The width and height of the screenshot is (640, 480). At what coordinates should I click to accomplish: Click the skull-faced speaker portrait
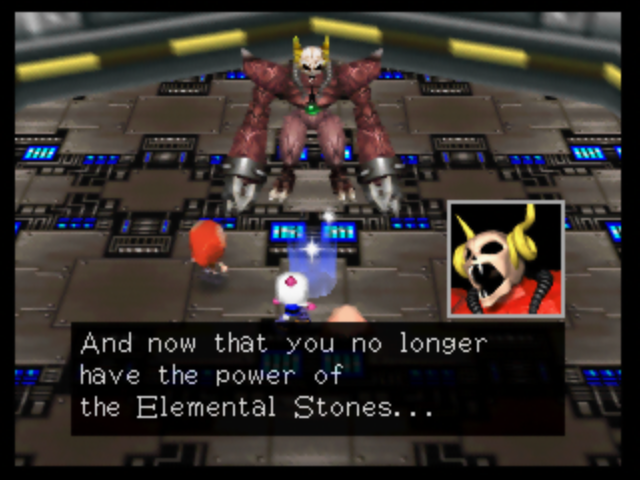[x=505, y=259]
